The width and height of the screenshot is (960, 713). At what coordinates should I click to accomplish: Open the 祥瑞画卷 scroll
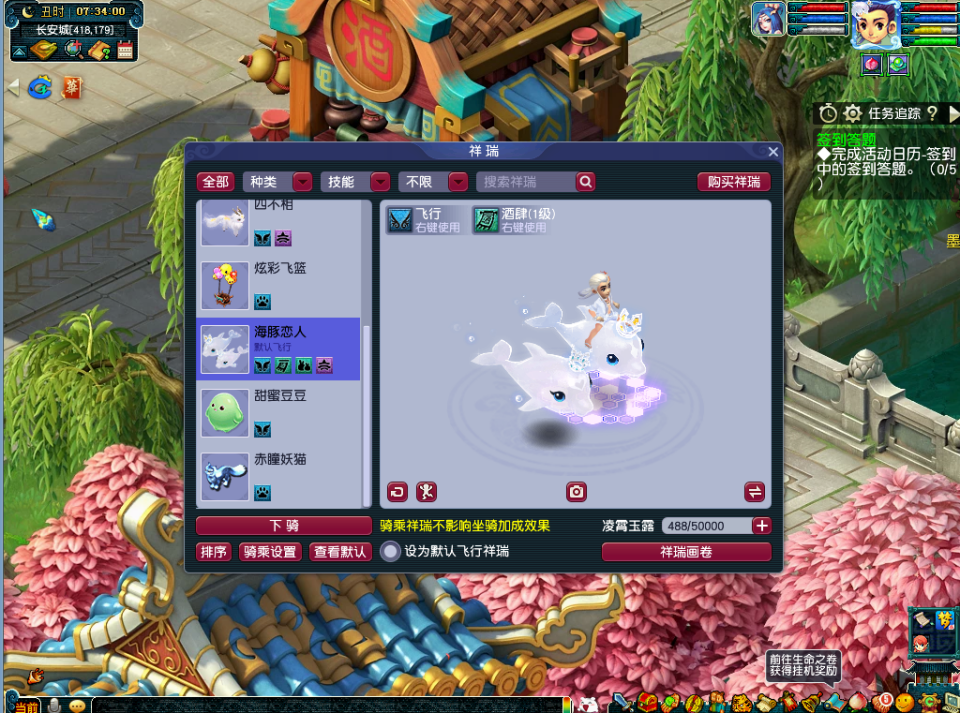click(x=686, y=552)
